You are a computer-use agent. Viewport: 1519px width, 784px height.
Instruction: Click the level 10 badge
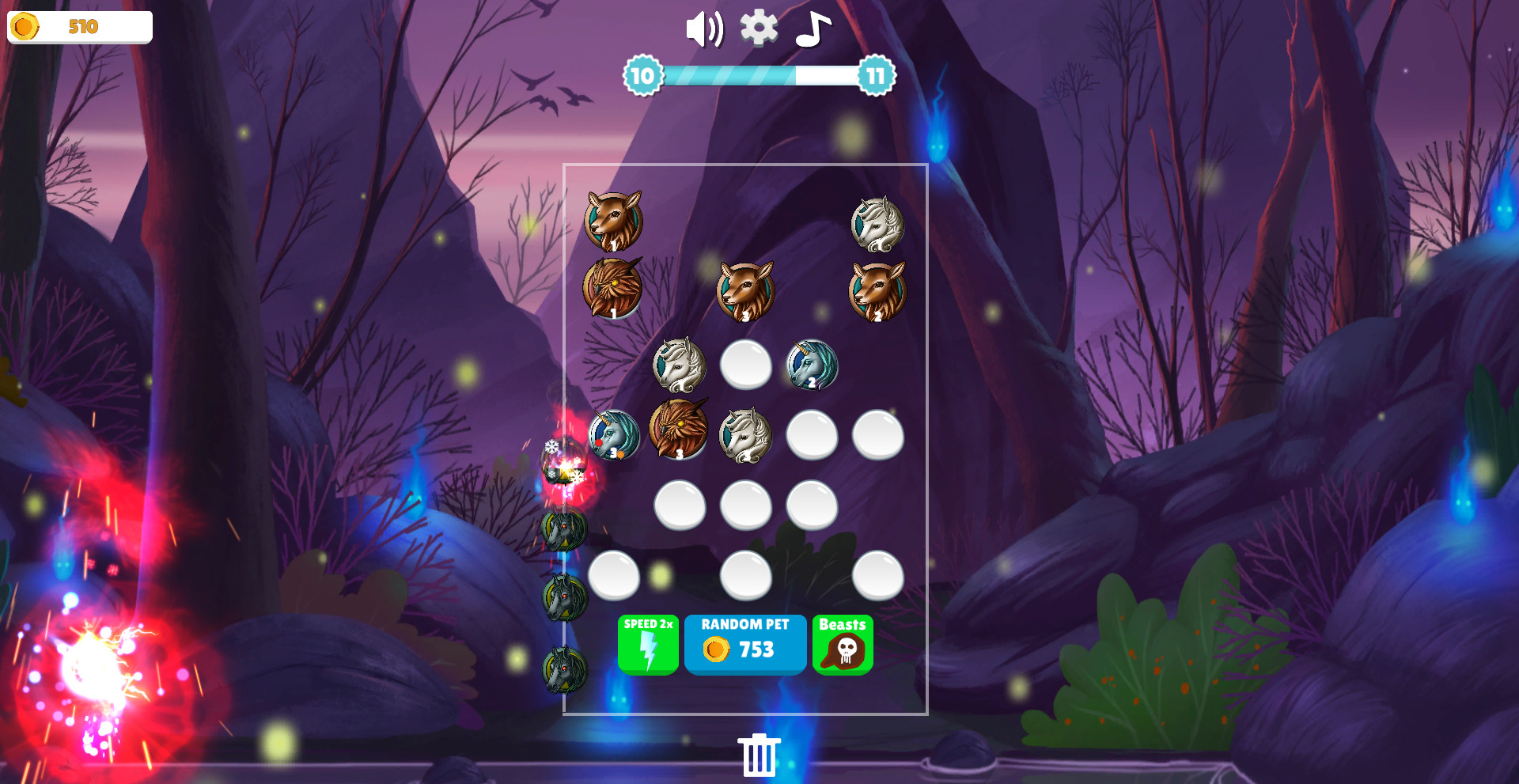(x=642, y=78)
